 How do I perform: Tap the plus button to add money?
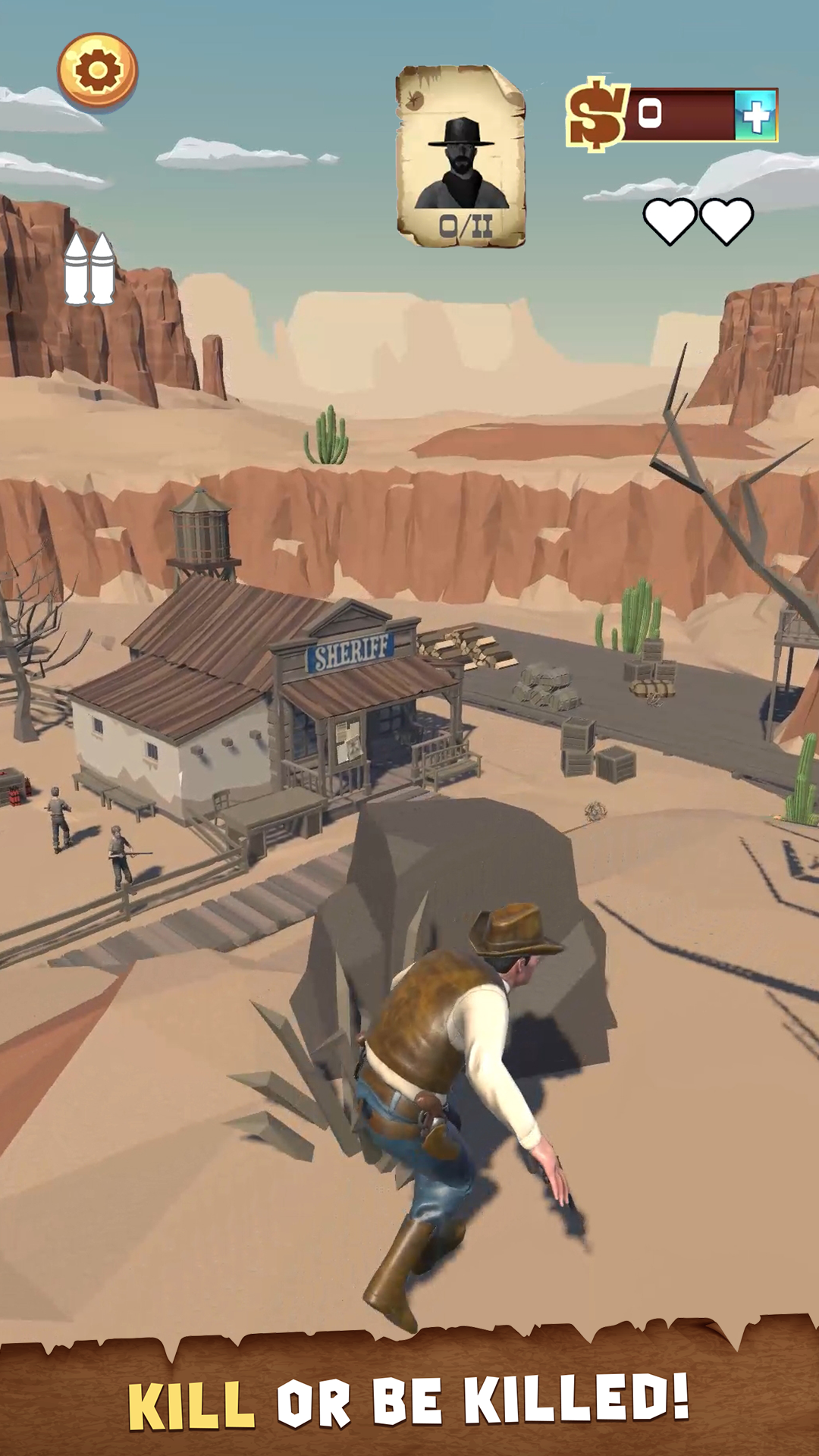tap(756, 115)
